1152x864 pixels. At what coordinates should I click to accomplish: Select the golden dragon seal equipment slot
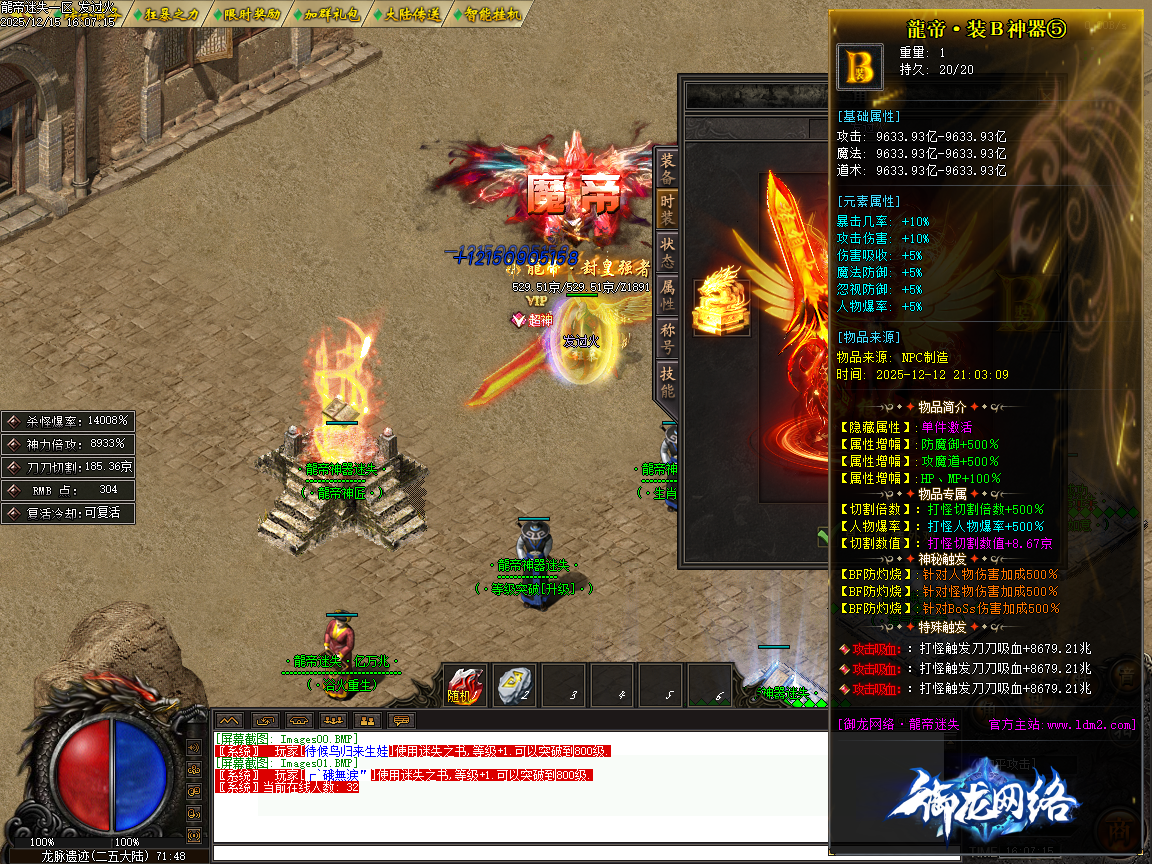coord(721,299)
